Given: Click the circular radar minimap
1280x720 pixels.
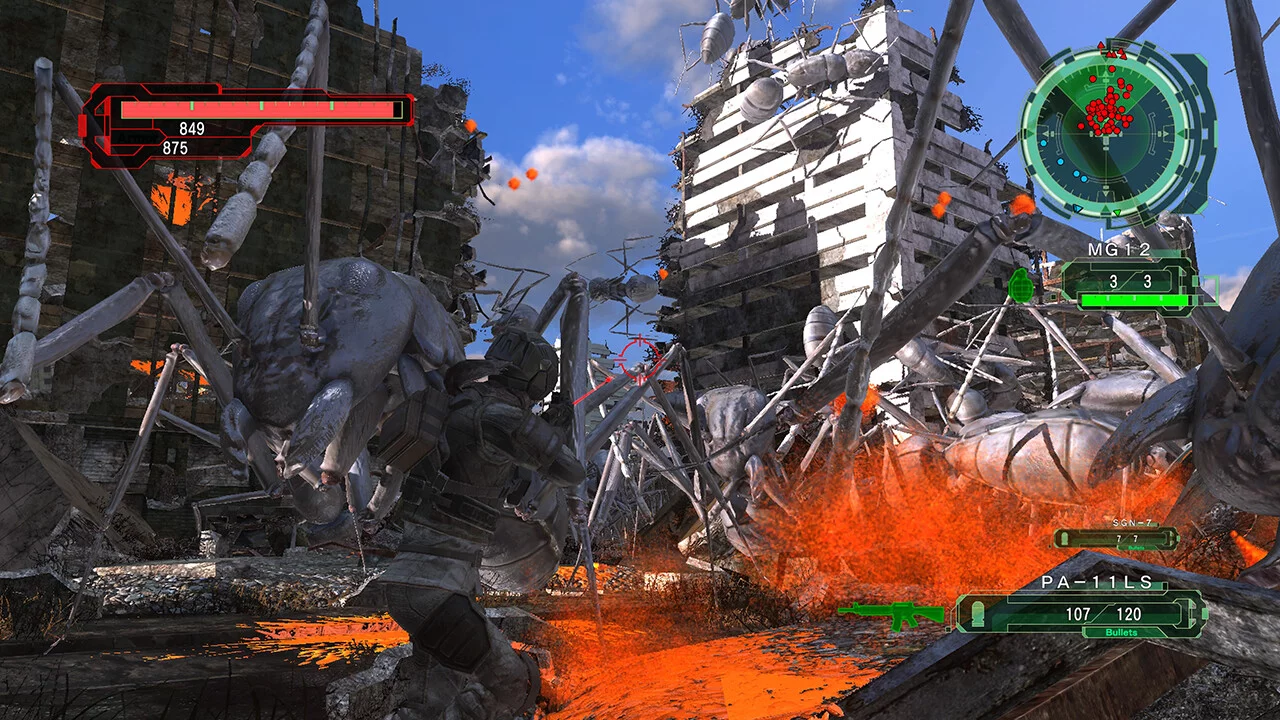Looking at the screenshot, I should (x=1106, y=131).
